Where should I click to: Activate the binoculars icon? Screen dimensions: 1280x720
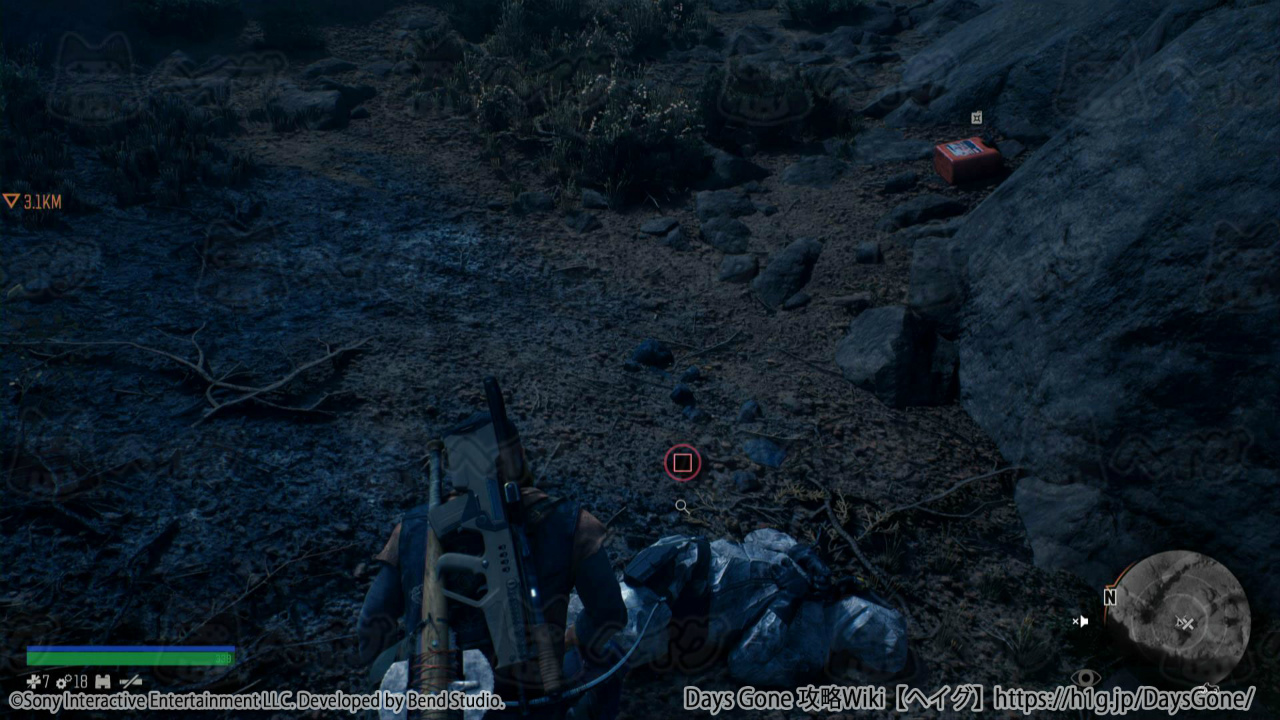(103, 681)
